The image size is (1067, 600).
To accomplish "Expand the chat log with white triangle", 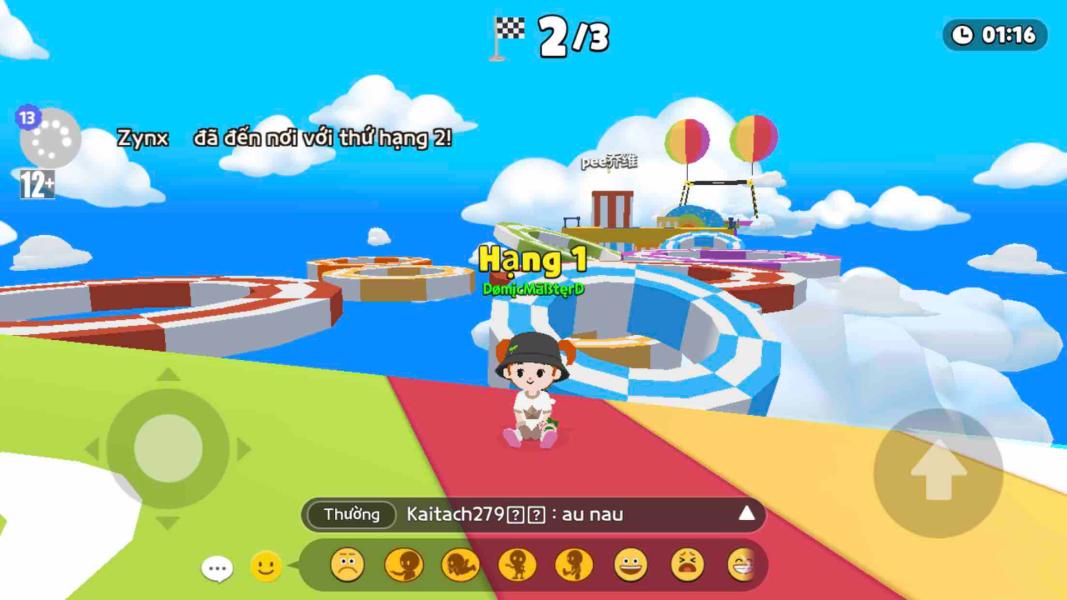I will 746,514.
